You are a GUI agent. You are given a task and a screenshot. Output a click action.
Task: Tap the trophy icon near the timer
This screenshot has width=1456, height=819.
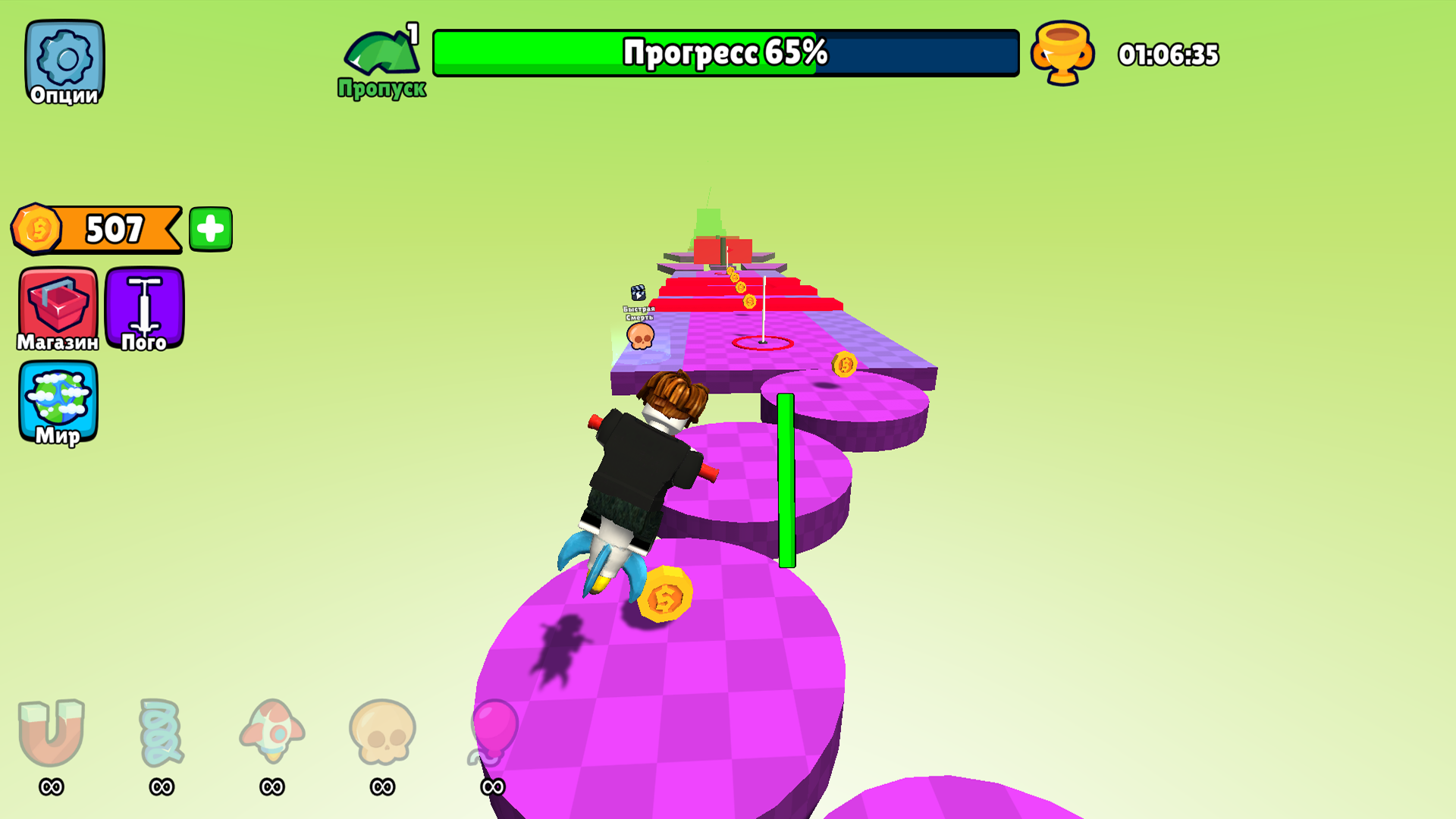coord(1061,53)
